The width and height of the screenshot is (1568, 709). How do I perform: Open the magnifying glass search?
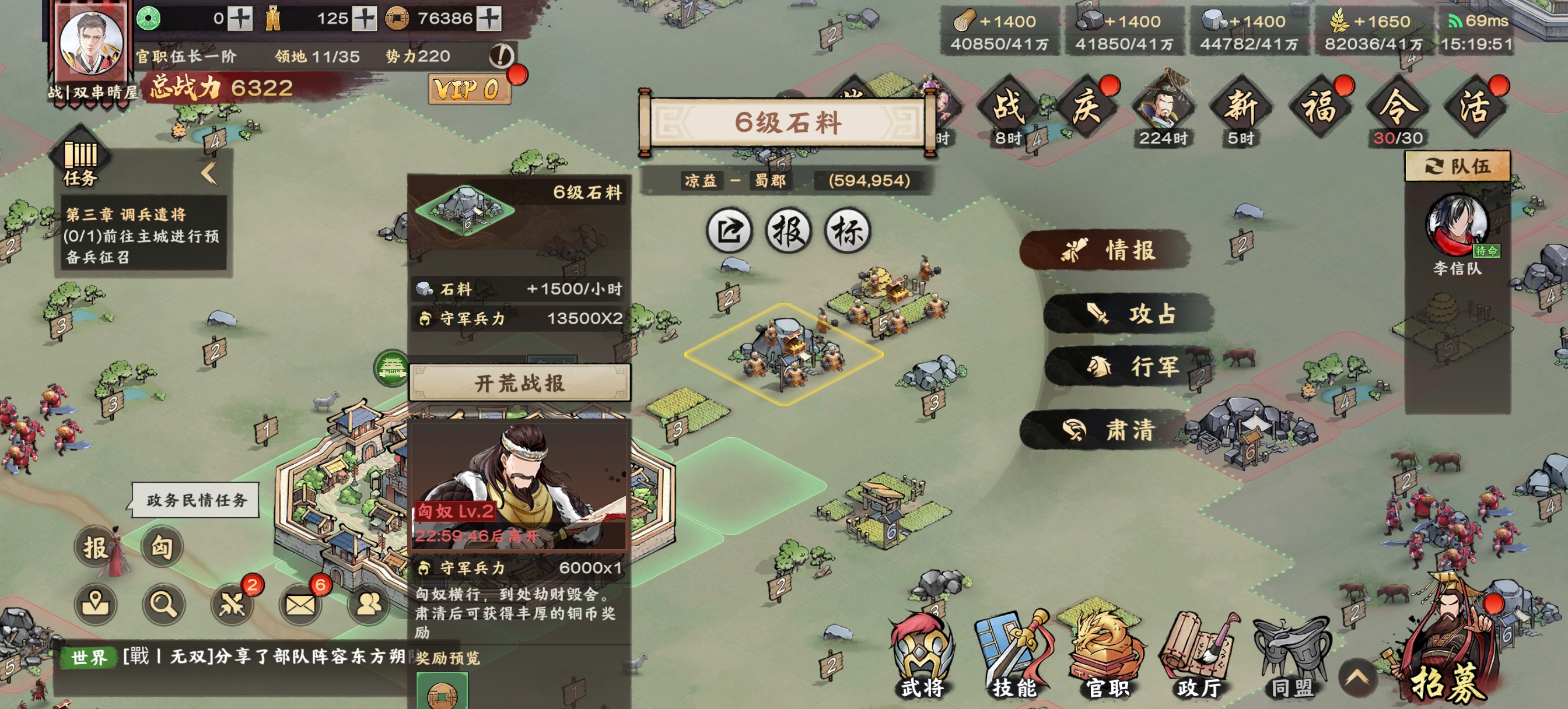coord(163,603)
